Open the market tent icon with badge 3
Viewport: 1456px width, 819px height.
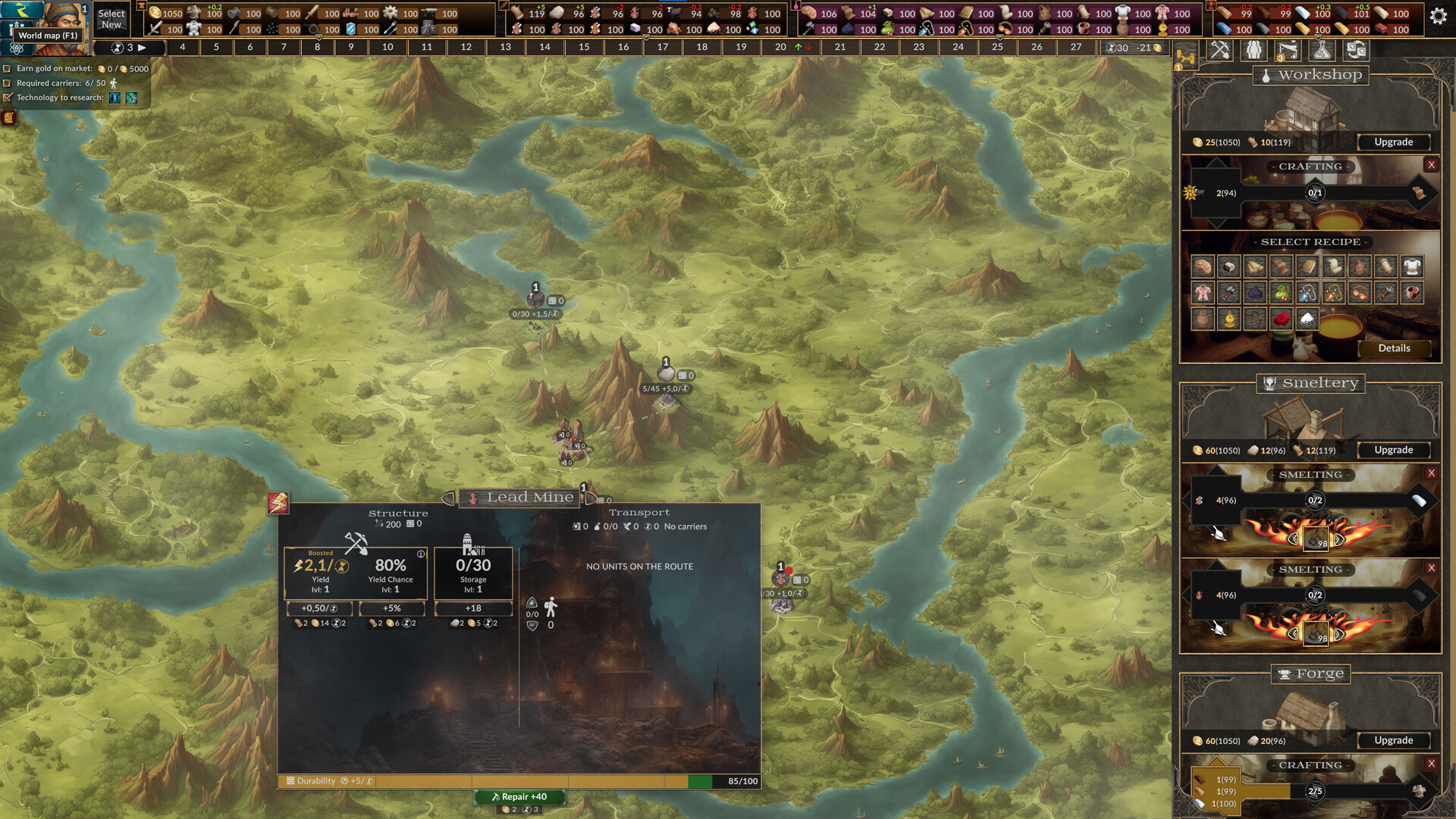point(1286,50)
